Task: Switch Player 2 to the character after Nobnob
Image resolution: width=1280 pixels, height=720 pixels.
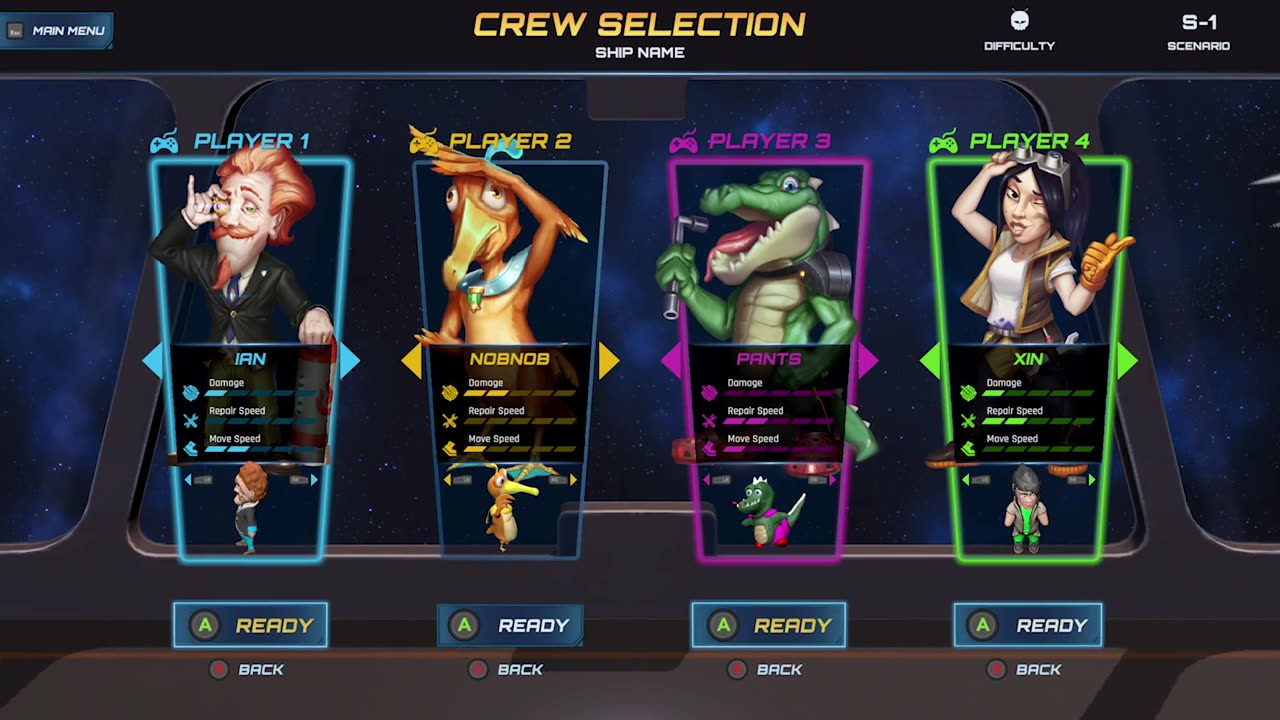Action: coord(609,360)
